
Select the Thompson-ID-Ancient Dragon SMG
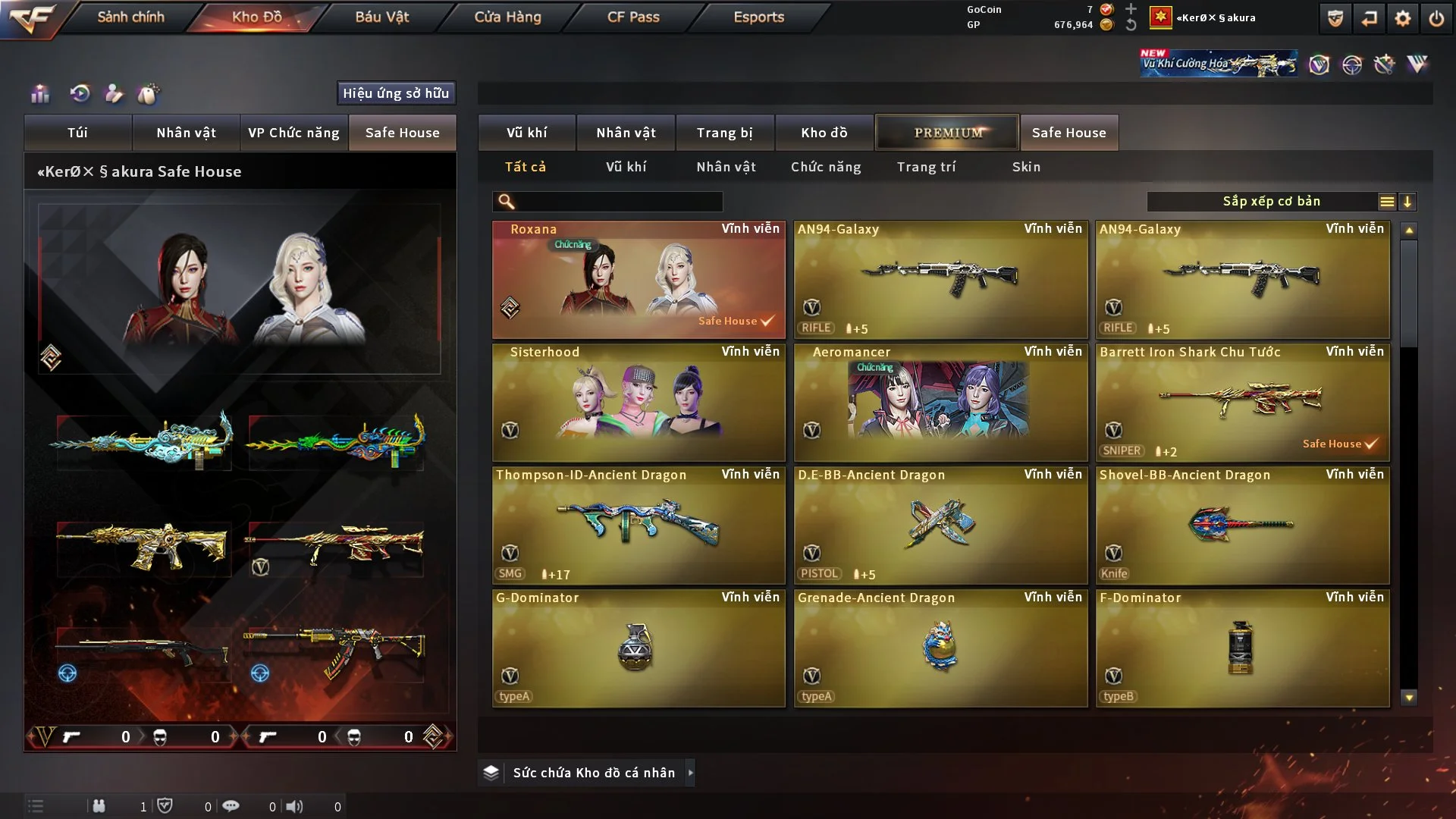[x=639, y=525]
